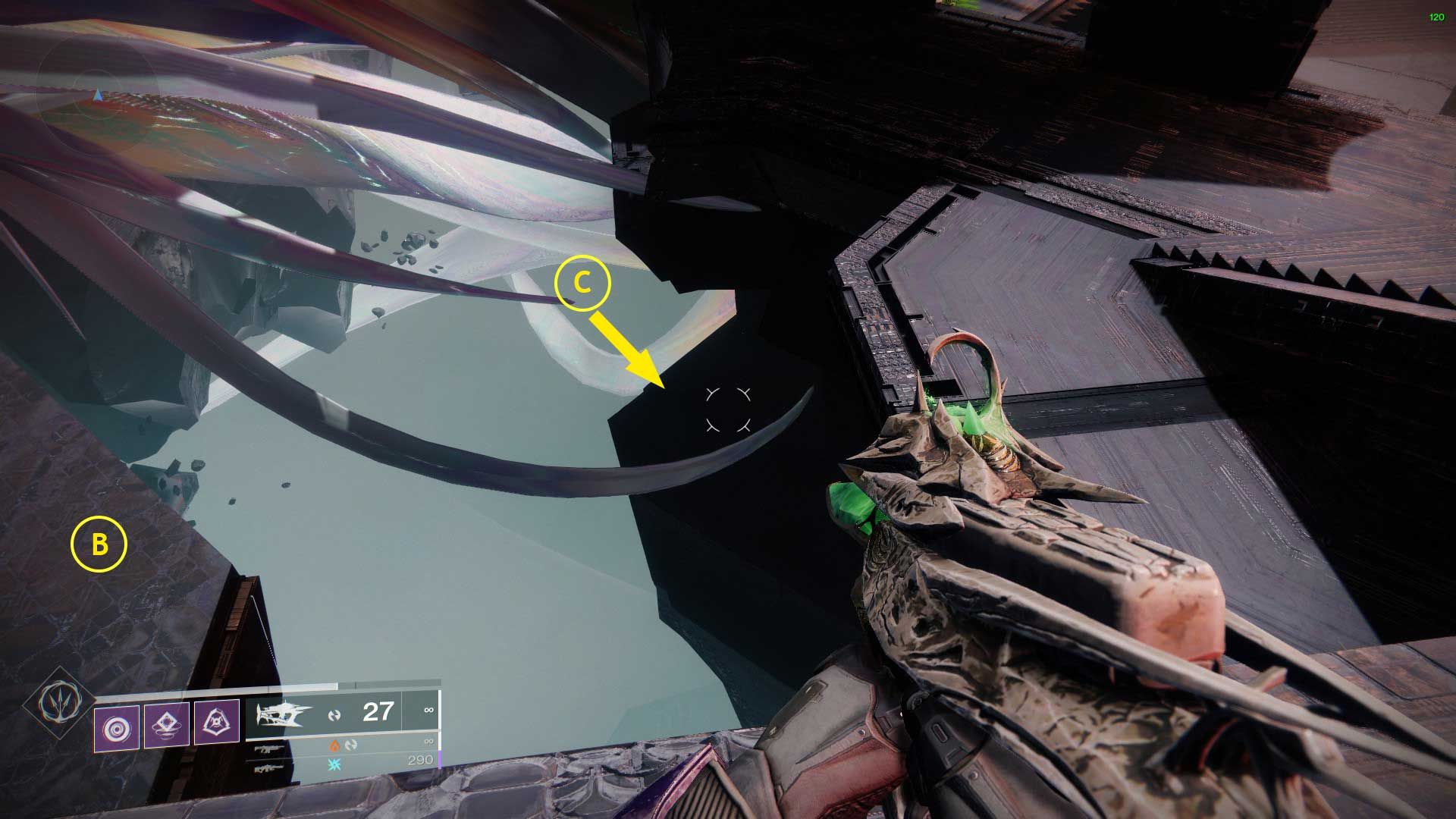The width and height of the screenshot is (1456, 819).
Task: Click the orange solar element icon
Action: (x=336, y=747)
